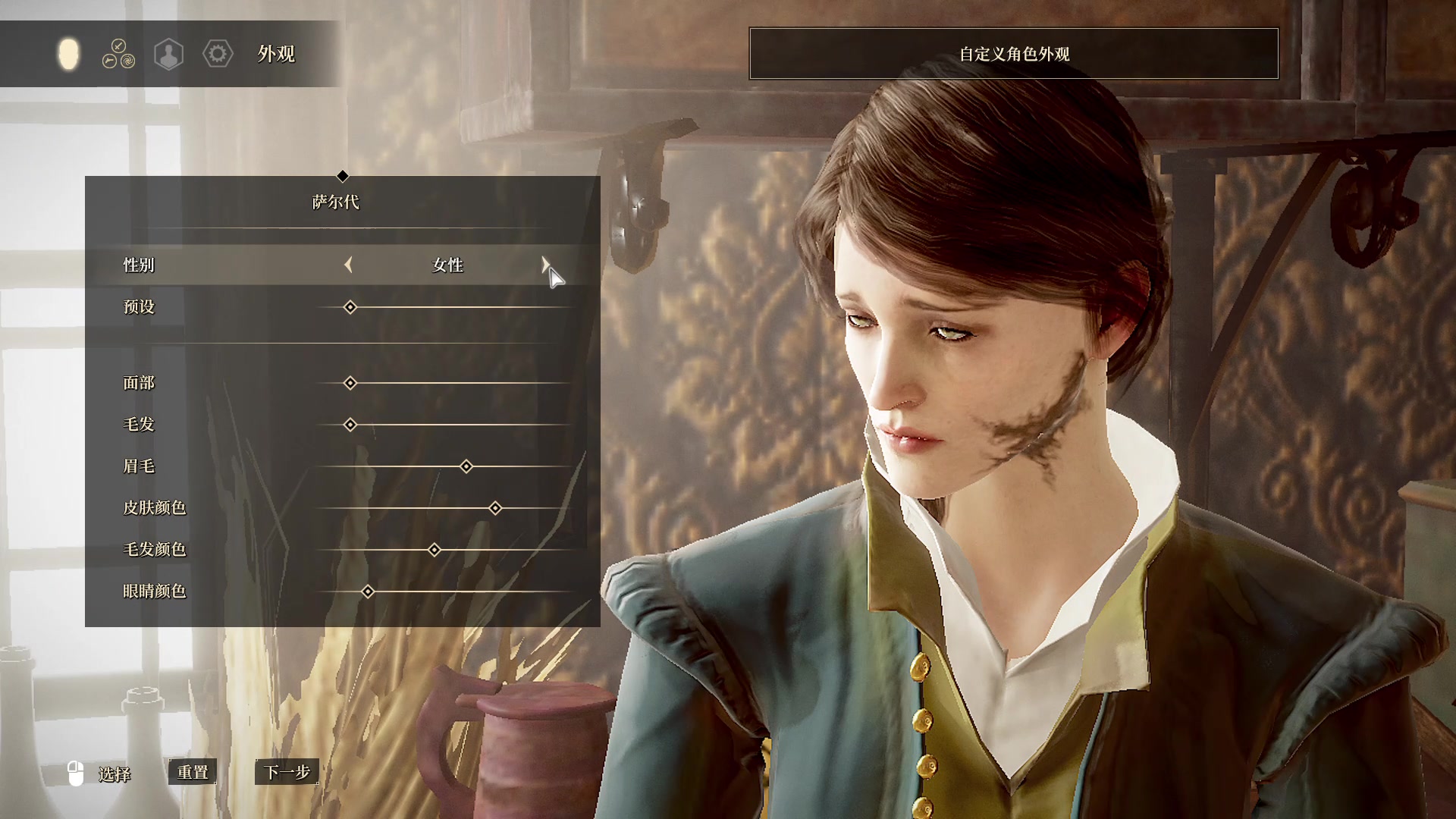Image resolution: width=1456 pixels, height=819 pixels.
Task: Click the 眉毛 eyebrow slider handle
Action: 466,466
